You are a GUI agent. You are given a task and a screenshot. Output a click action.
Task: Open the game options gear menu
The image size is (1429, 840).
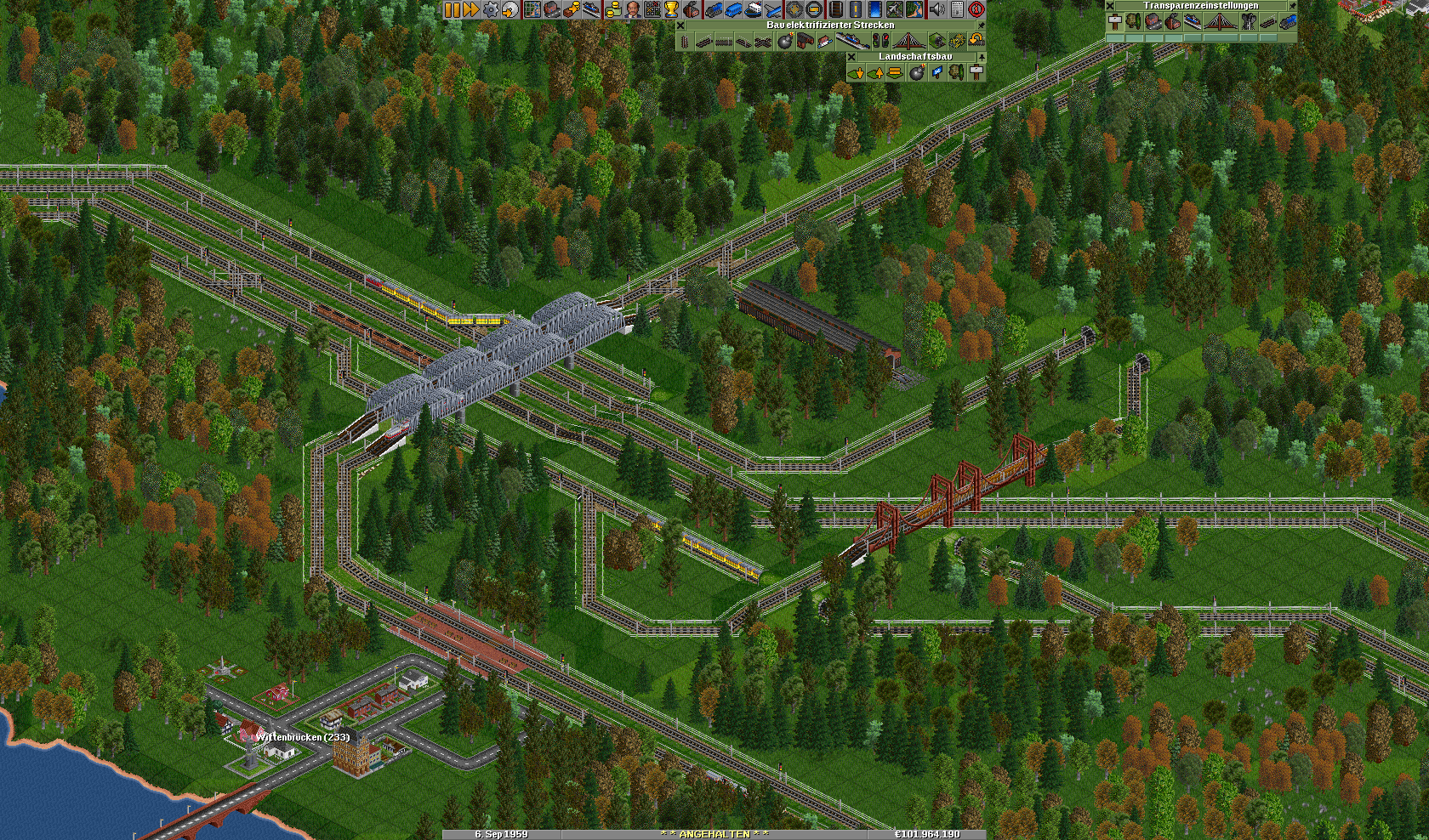click(x=491, y=9)
